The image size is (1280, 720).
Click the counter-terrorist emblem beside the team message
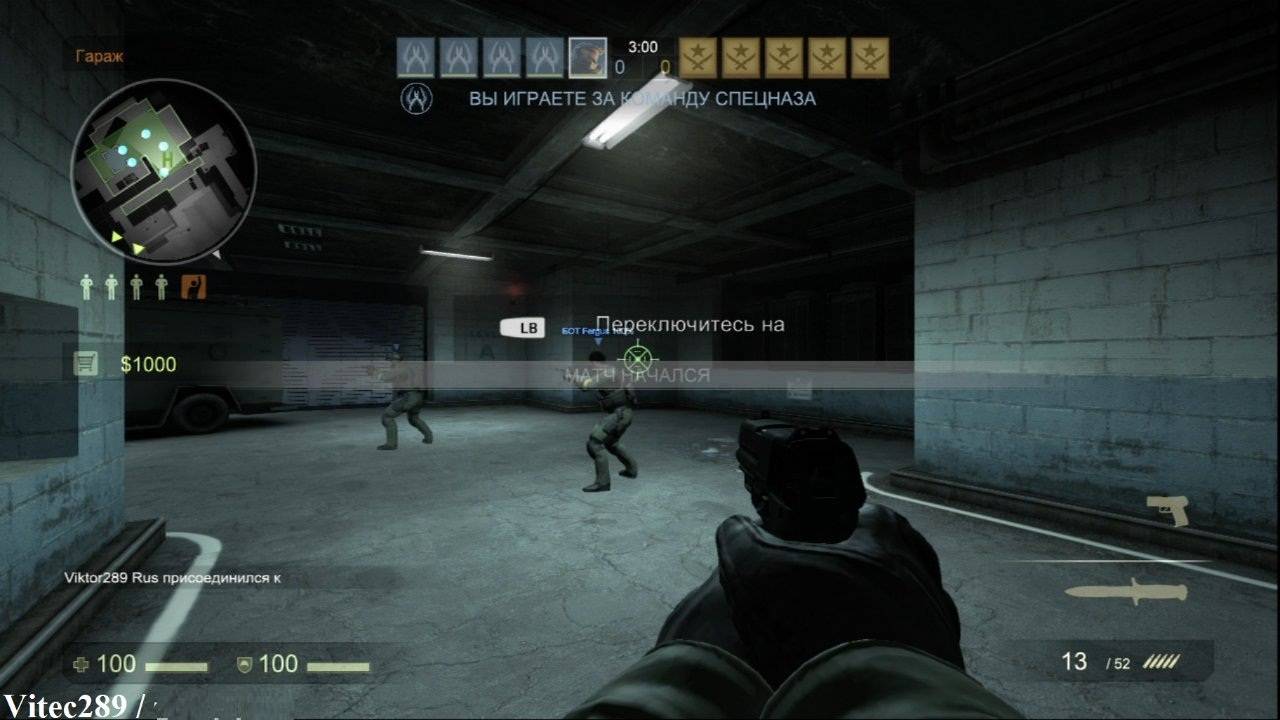pos(416,98)
